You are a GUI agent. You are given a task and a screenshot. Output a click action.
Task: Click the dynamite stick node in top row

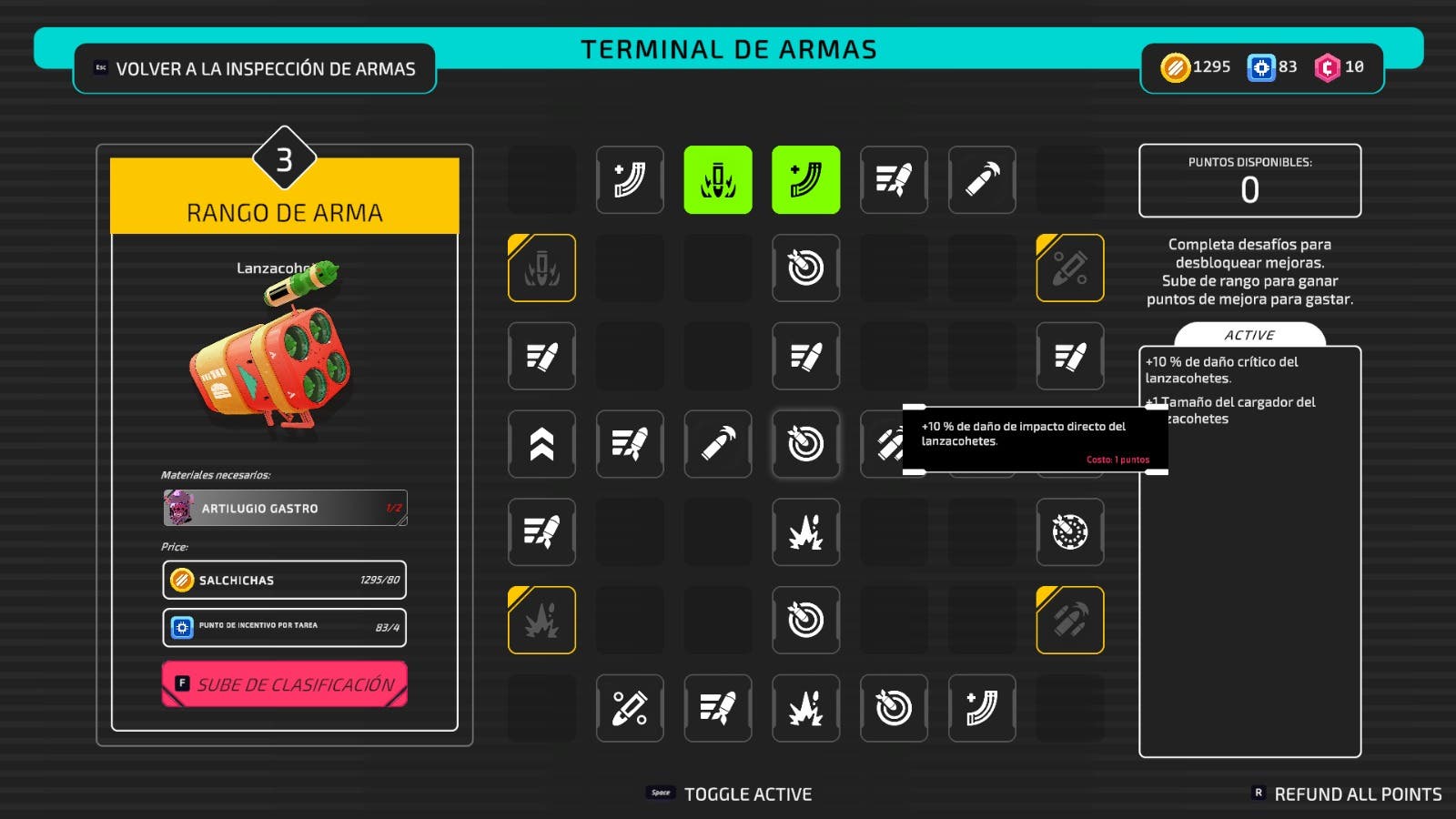coord(982,180)
